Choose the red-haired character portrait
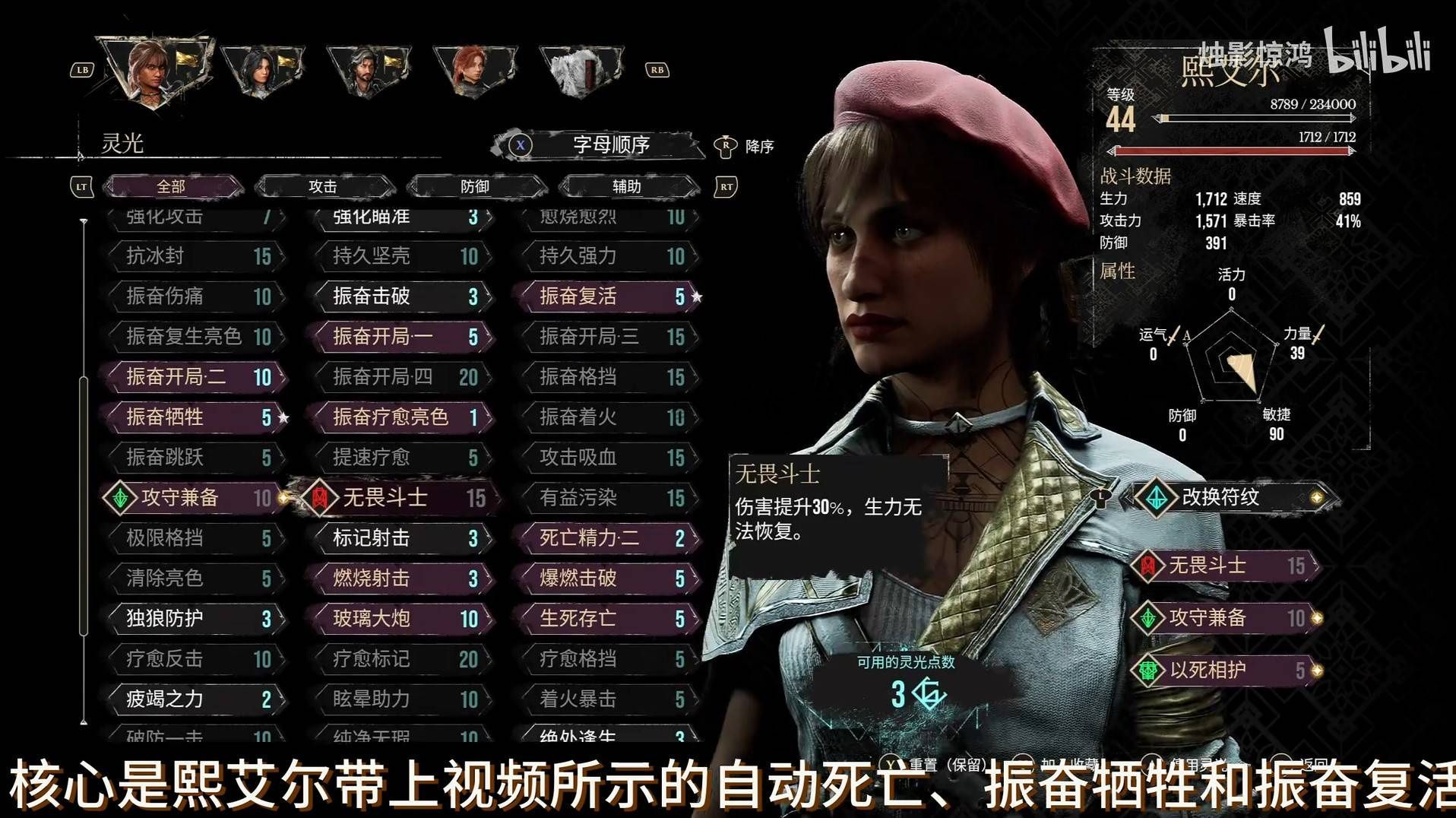Viewport: 1456px width, 818px height. click(x=473, y=70)
